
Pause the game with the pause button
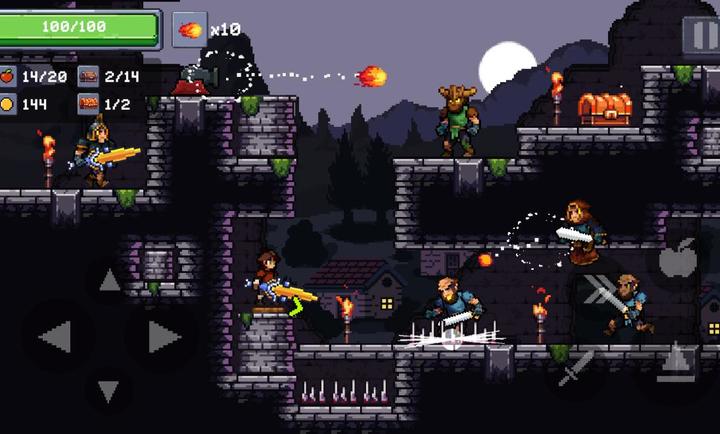701,33
